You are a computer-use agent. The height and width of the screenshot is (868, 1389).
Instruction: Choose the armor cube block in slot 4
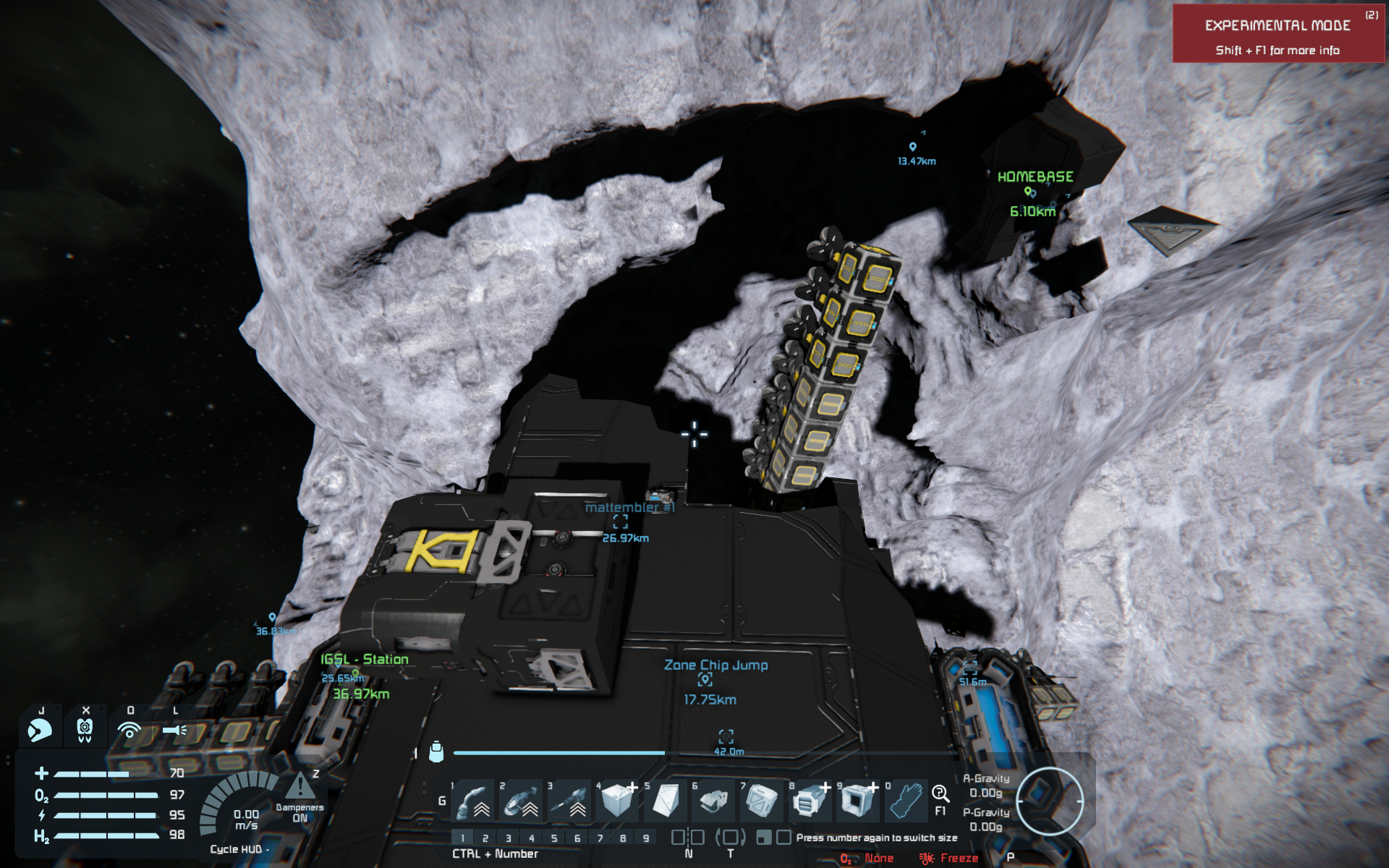[617, 801]
